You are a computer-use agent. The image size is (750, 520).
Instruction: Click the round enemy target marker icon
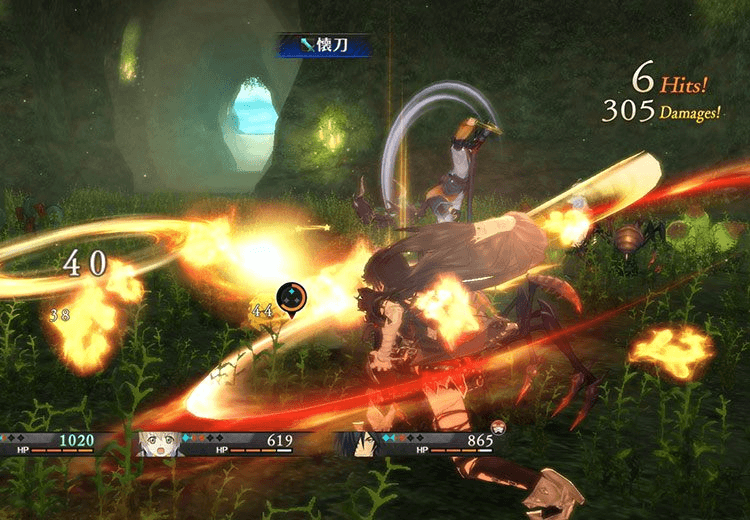coord(291,297)
